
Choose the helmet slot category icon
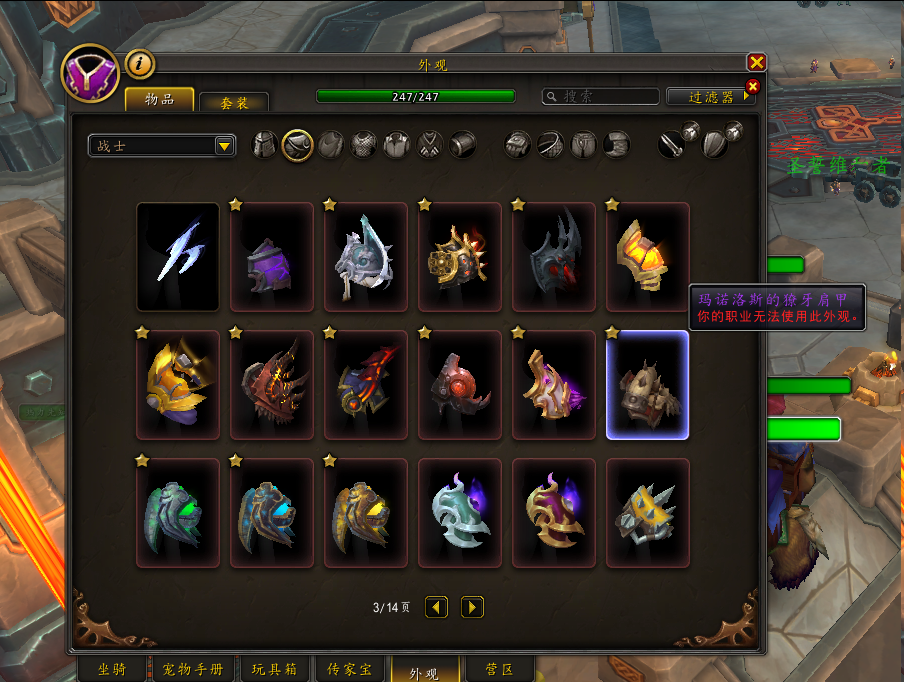265,145
